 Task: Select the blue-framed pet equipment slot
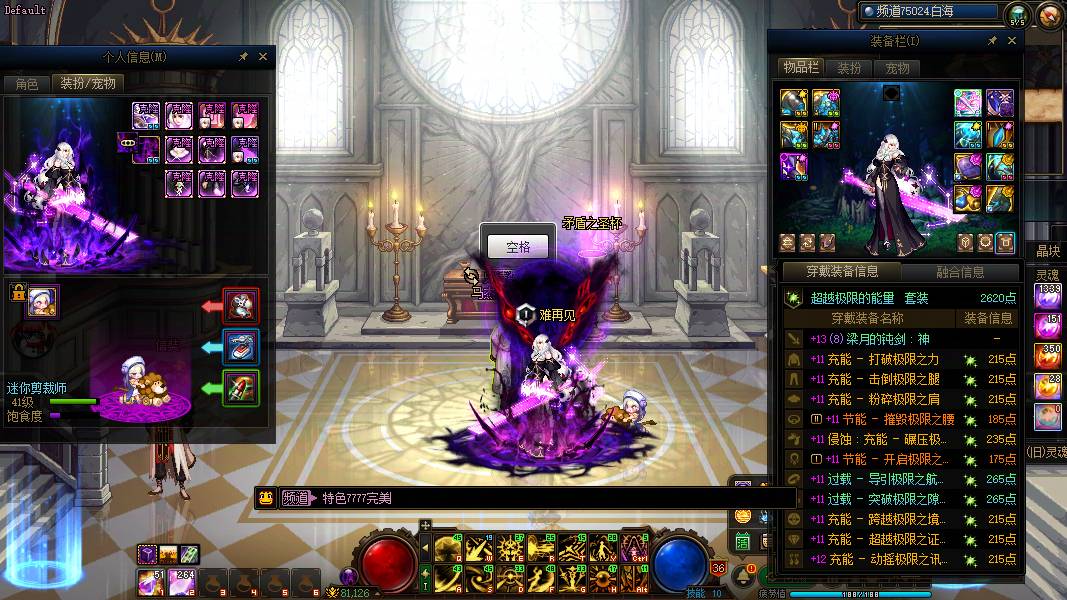[x=241, y=347]
